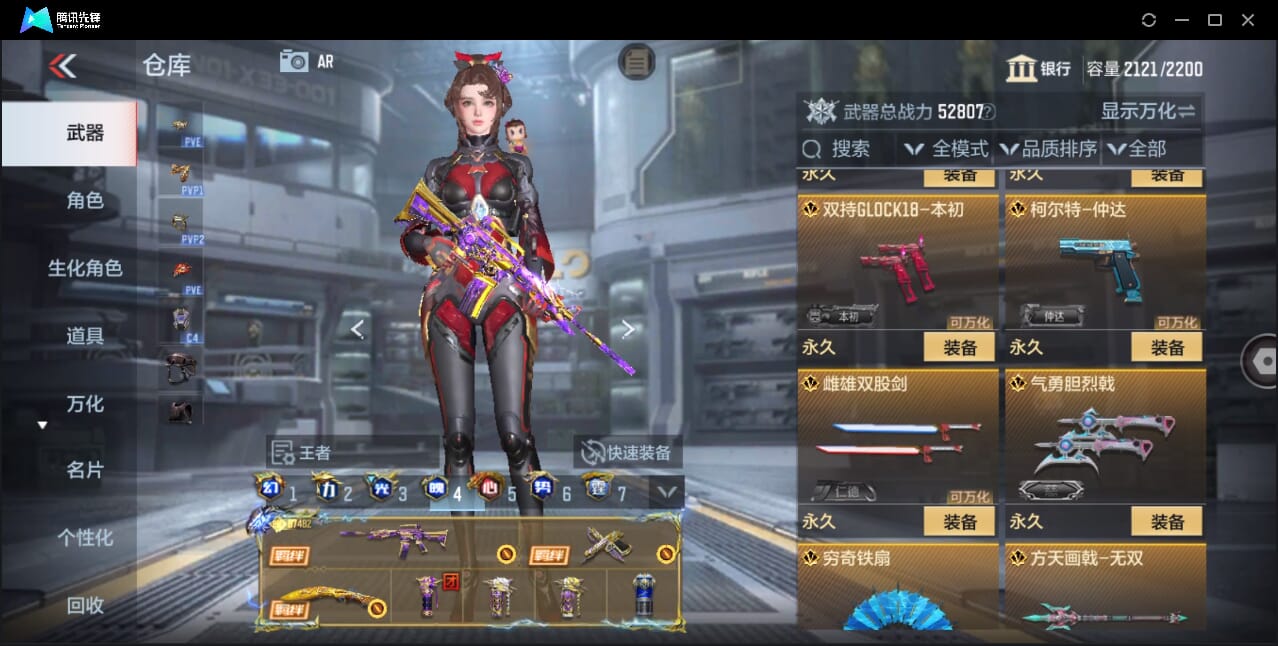1278x646 pixels.
Task: Open the 品质排序 quality sort dropdown
Action: pyautogui.click(x=1048, y=149)
